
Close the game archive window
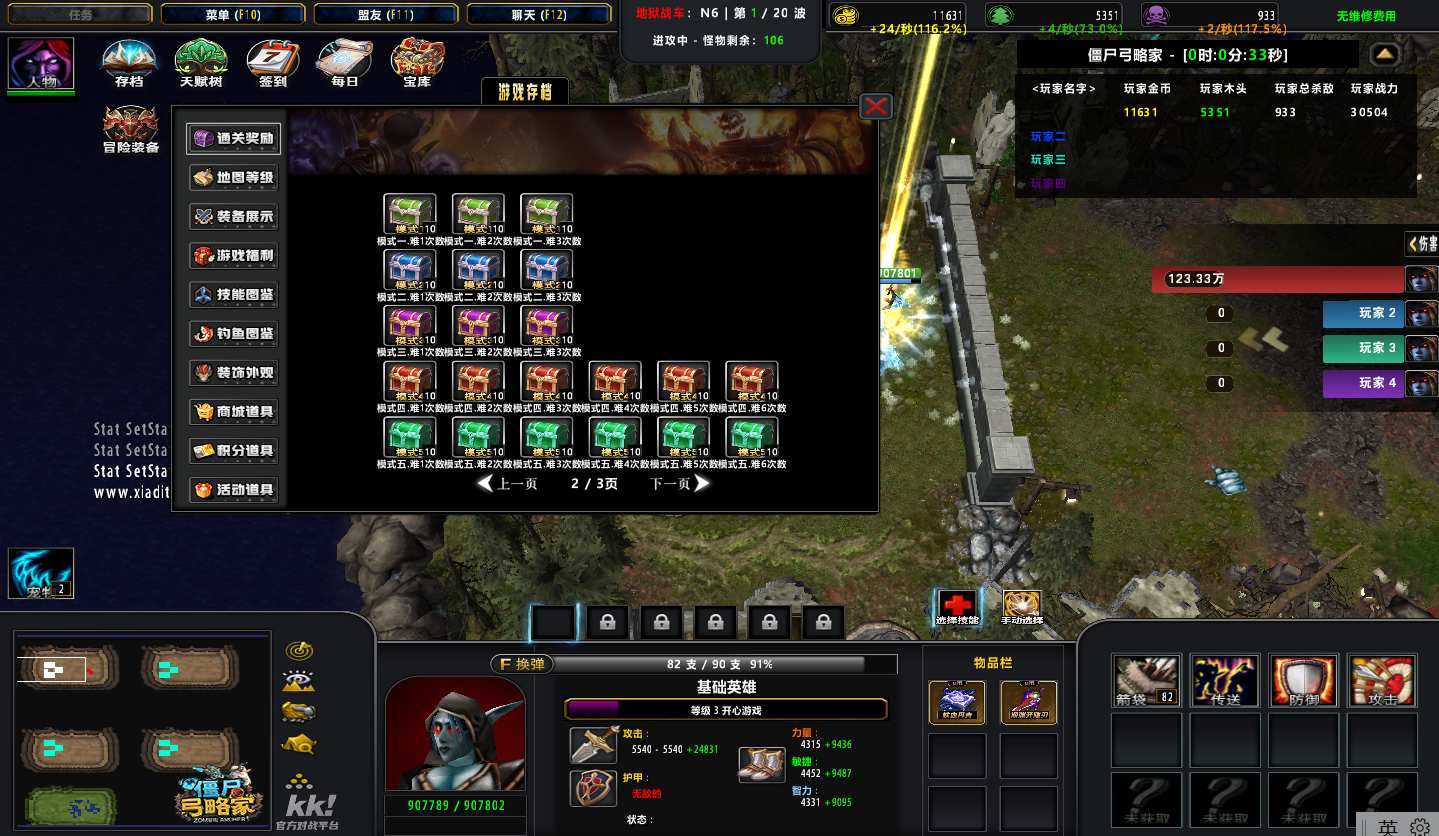(876, 106)
